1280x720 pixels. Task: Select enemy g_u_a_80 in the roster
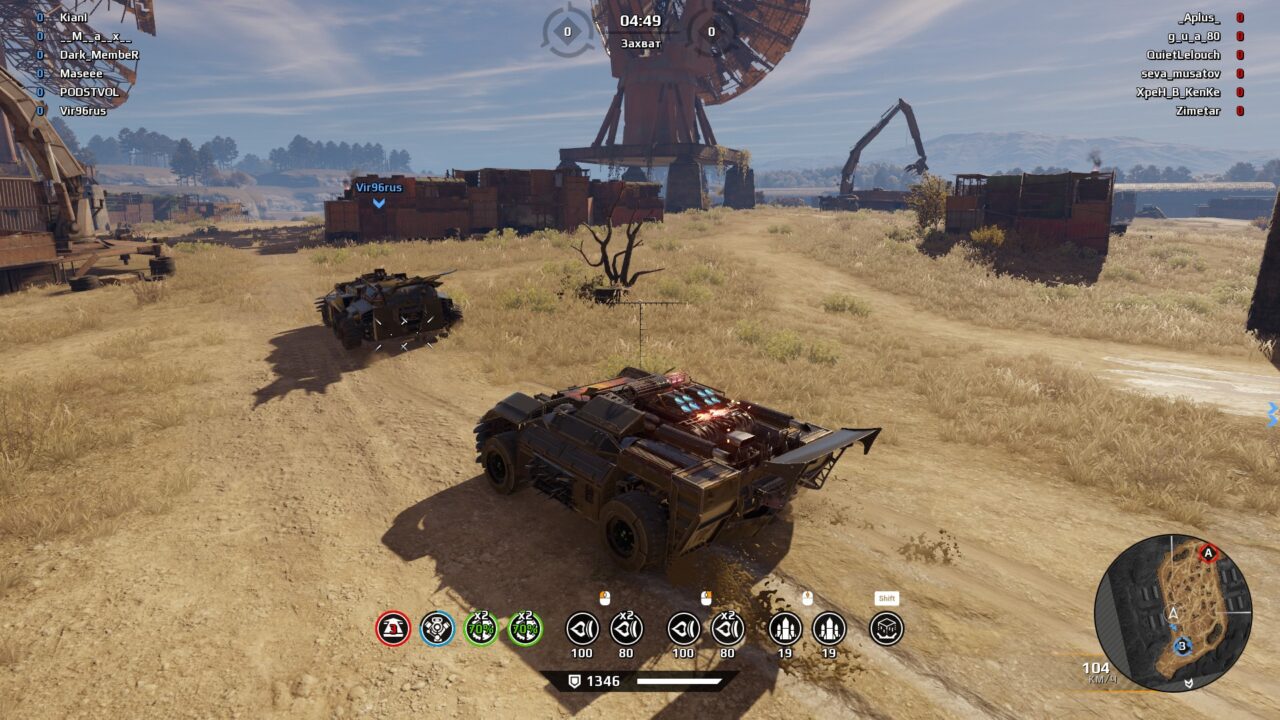[x=1194, y=36]
